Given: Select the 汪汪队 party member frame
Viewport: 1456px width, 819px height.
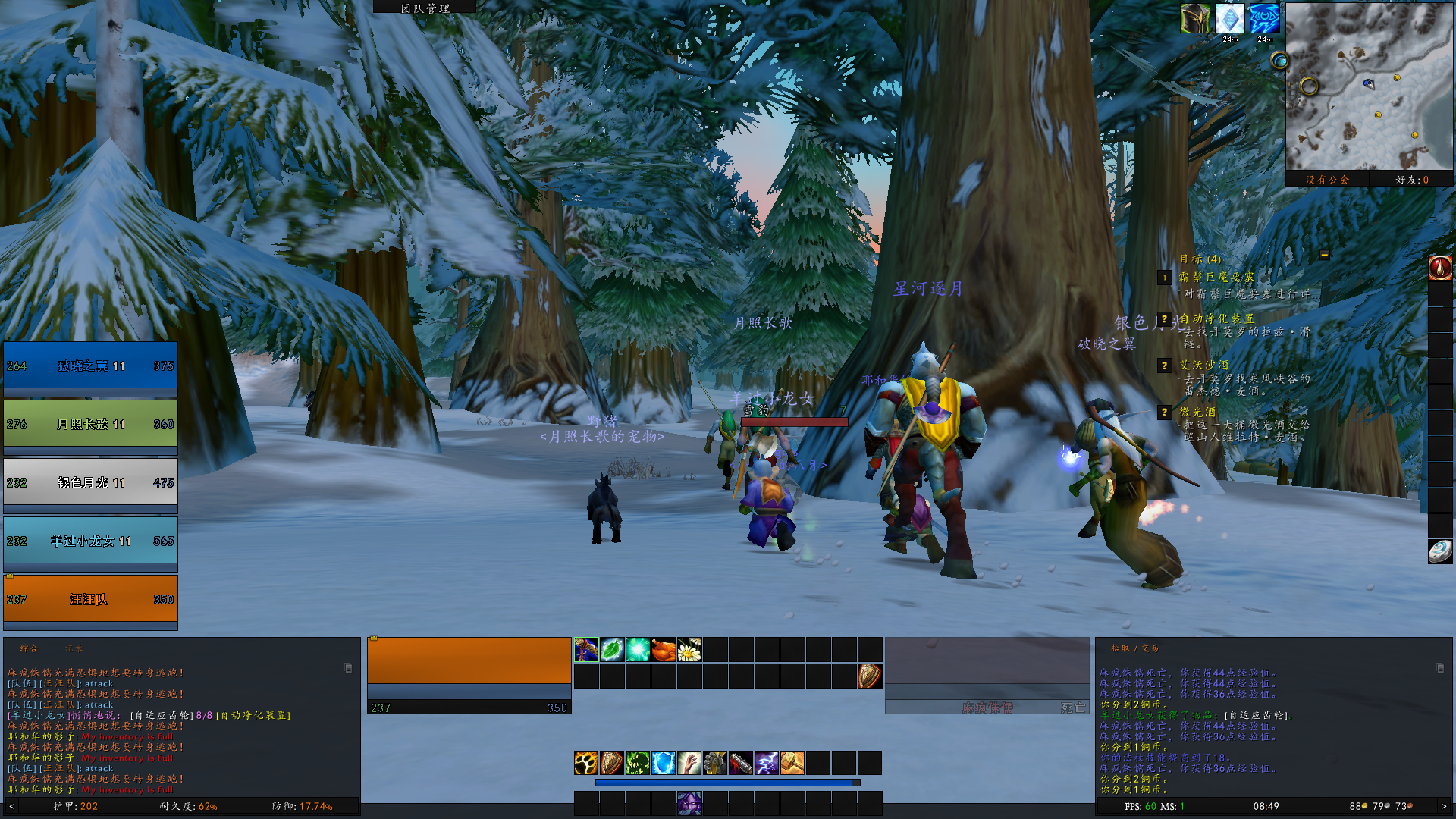Looking at the screenshot, I should 90,600.
